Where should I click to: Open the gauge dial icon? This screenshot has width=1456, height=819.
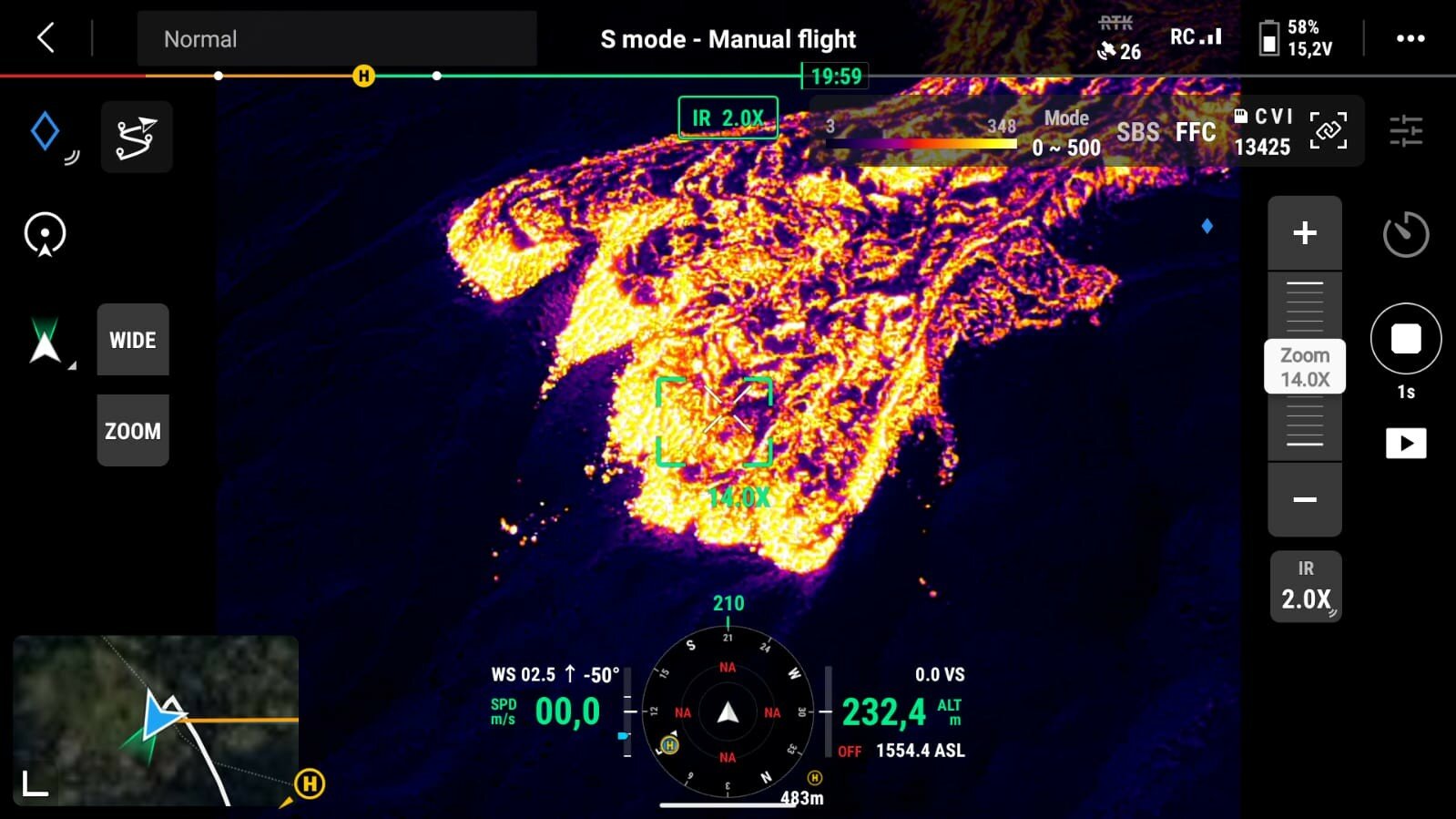1405,235
